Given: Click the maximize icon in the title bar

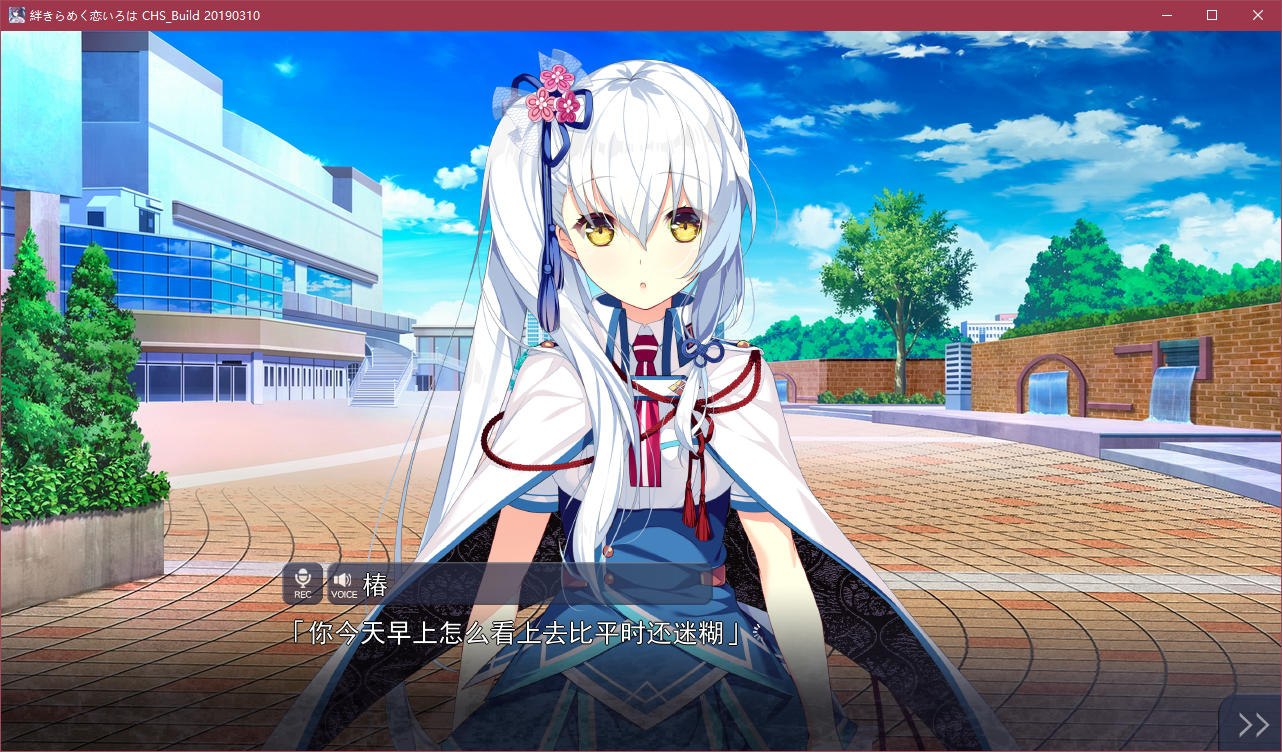Looking at the screenshot, I should [1211, 15].
